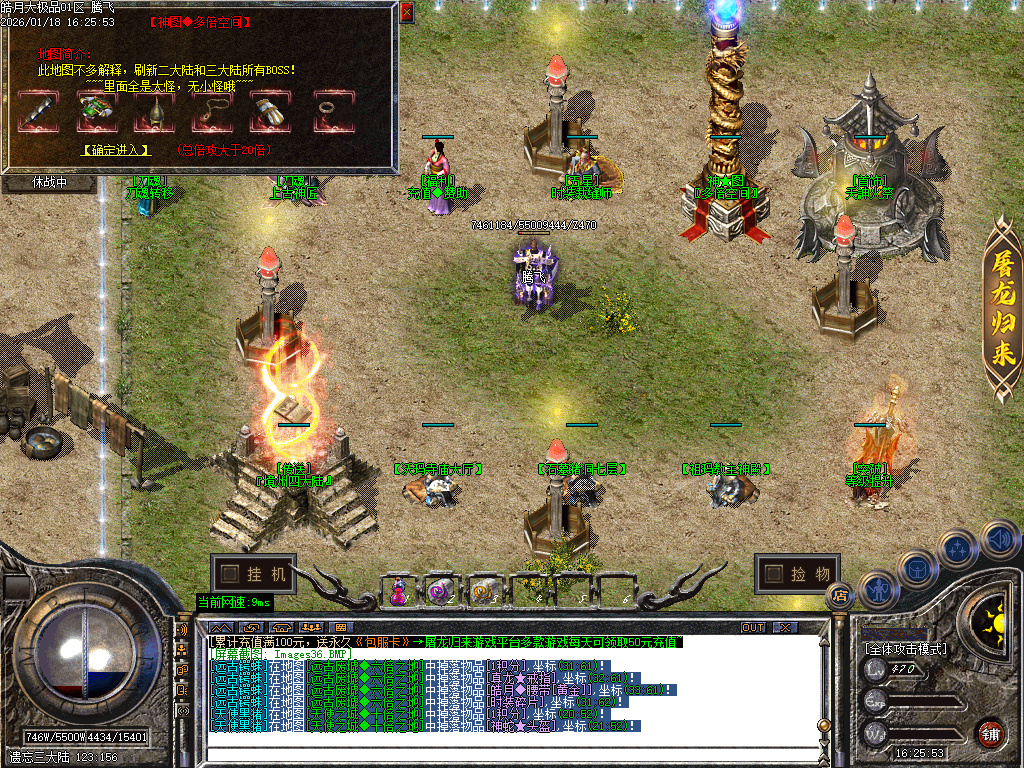Toggle sound with the speaker button
The height and width of the screenshot is (768, 1024).
click(x=998, y=538)
